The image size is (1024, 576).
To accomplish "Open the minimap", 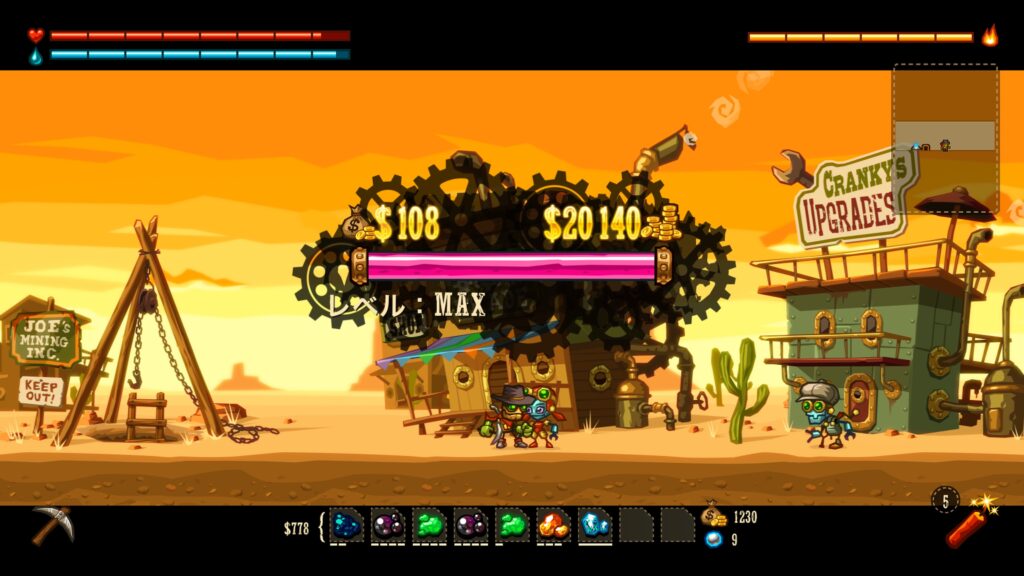I will pyautogui.click(x=945, y=137).
